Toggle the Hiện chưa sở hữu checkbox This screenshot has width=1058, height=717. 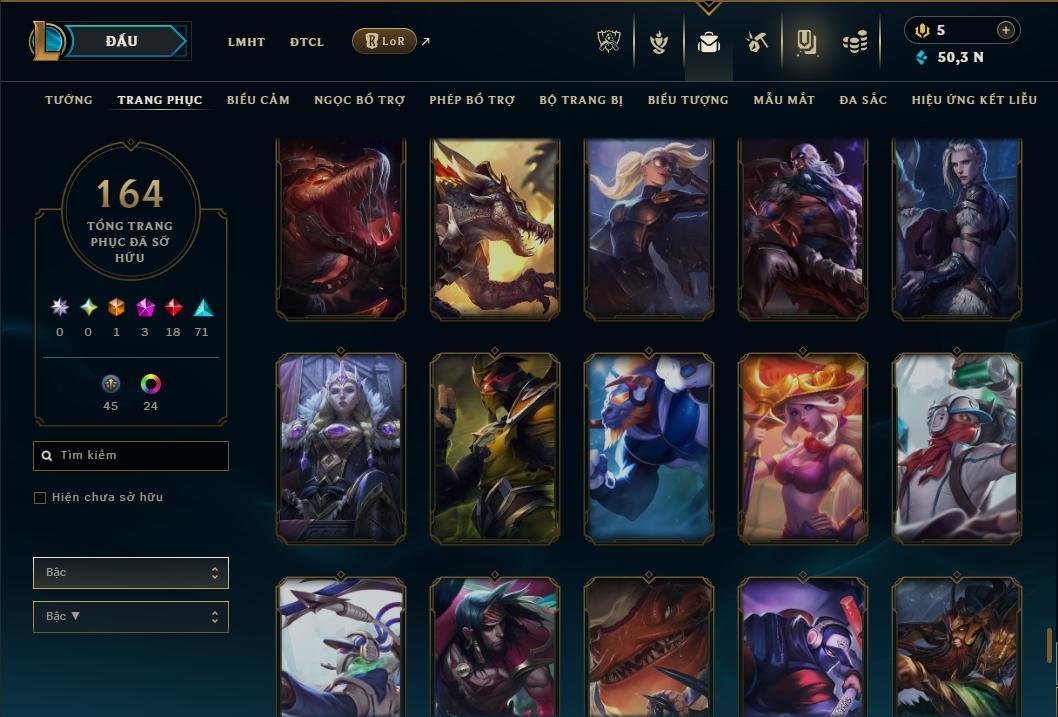40,498
